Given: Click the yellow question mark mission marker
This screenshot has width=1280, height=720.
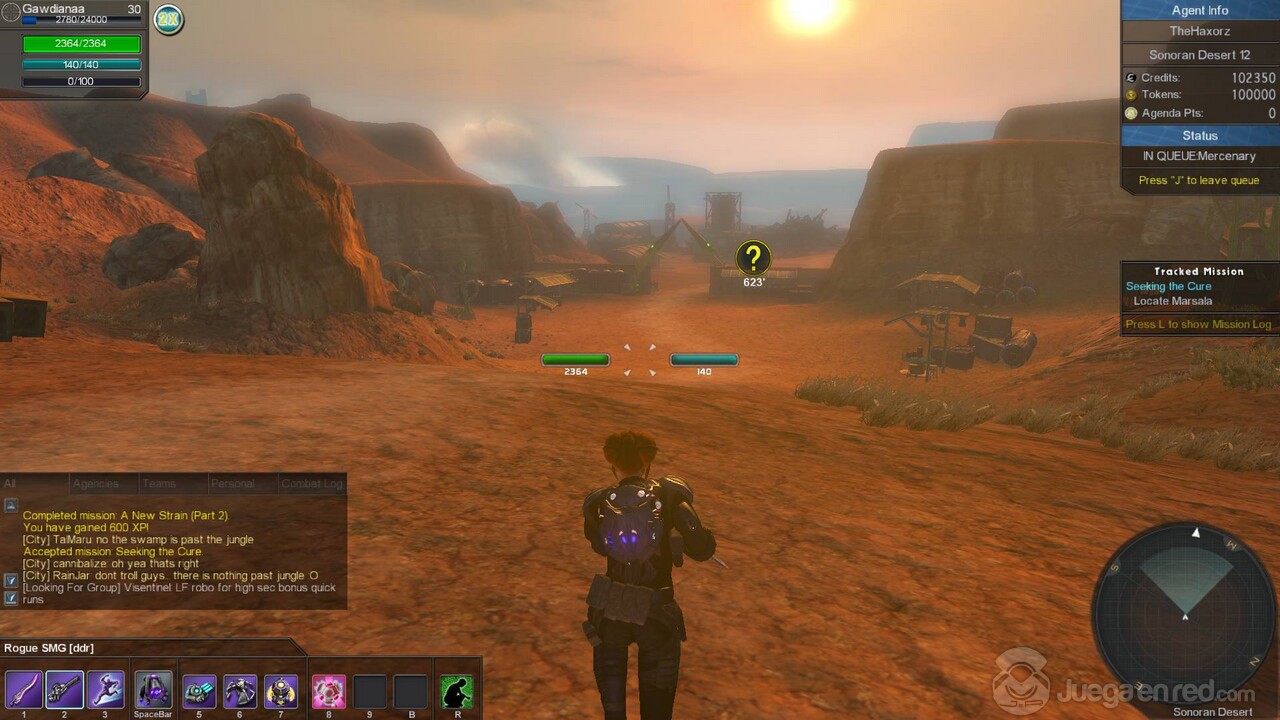Looking at the screenshot, I should pos(753,258).
